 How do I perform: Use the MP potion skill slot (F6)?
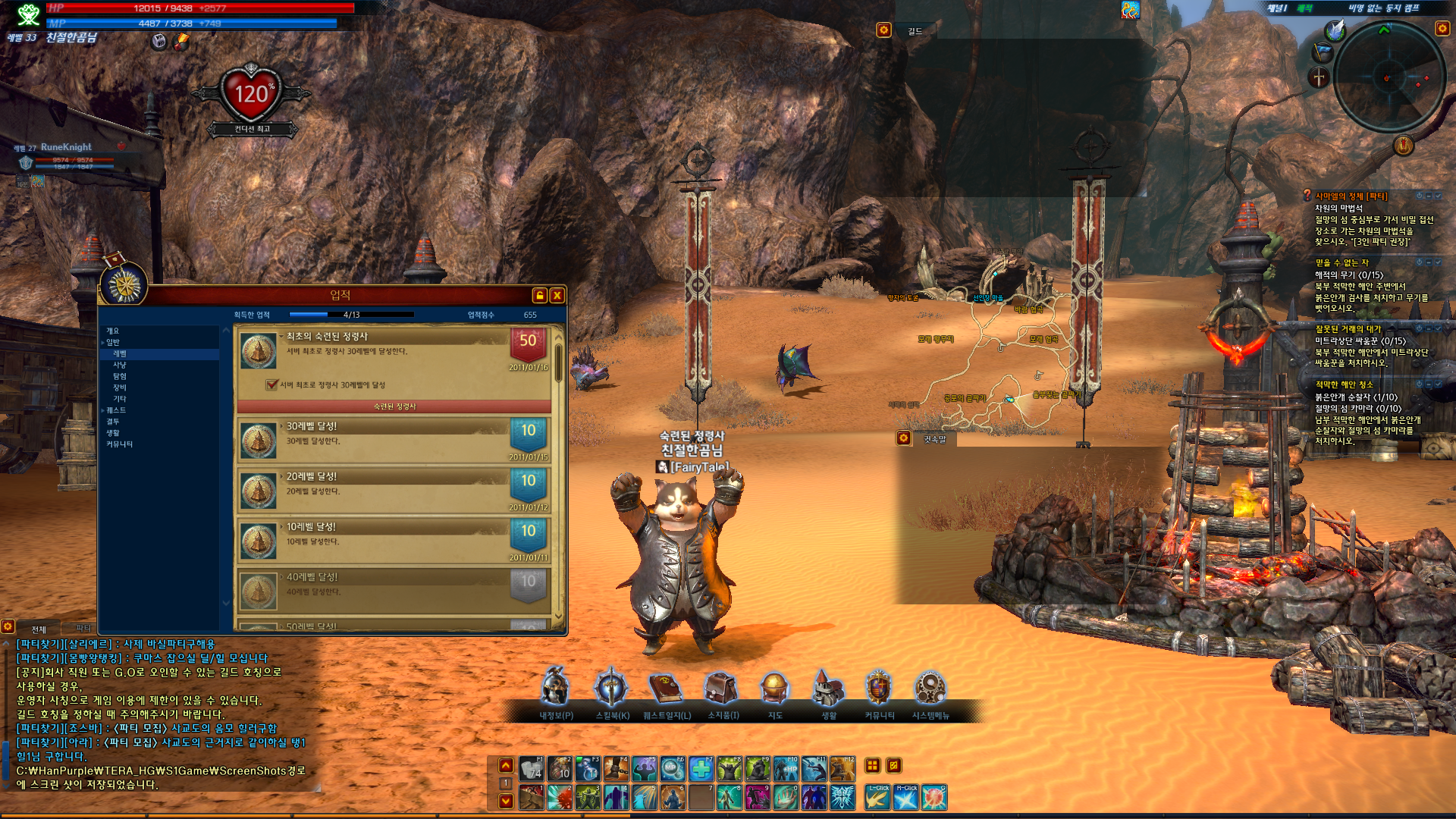click(672, 769)
